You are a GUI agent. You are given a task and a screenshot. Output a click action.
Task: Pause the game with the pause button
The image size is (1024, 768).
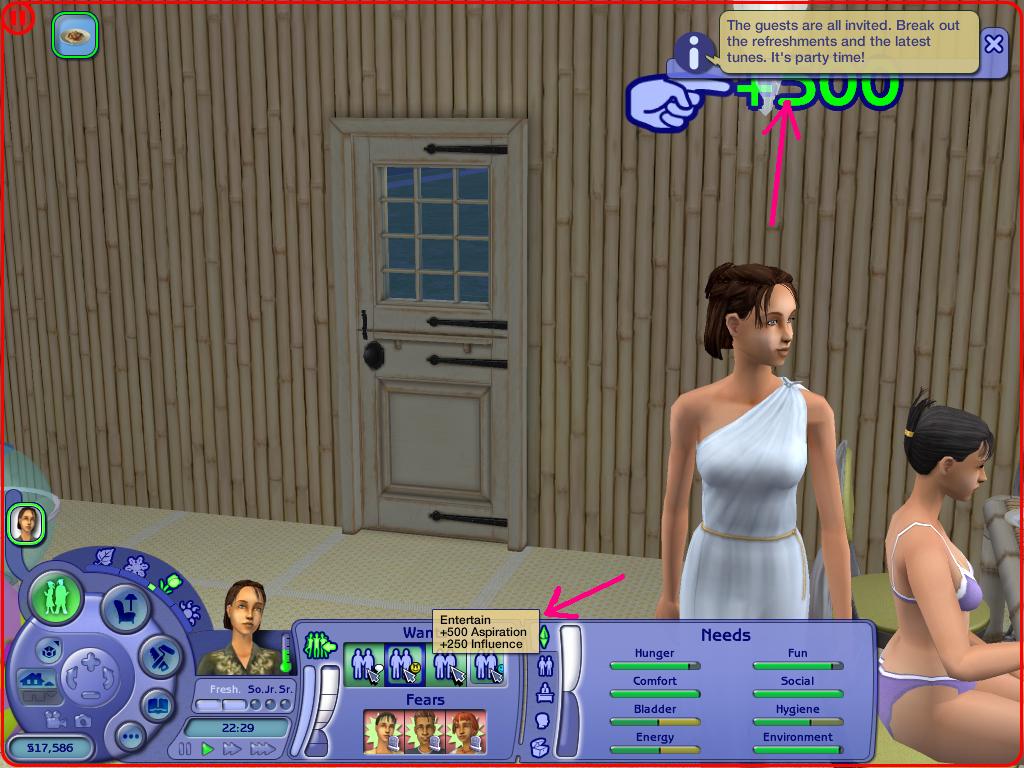(185, 748)
